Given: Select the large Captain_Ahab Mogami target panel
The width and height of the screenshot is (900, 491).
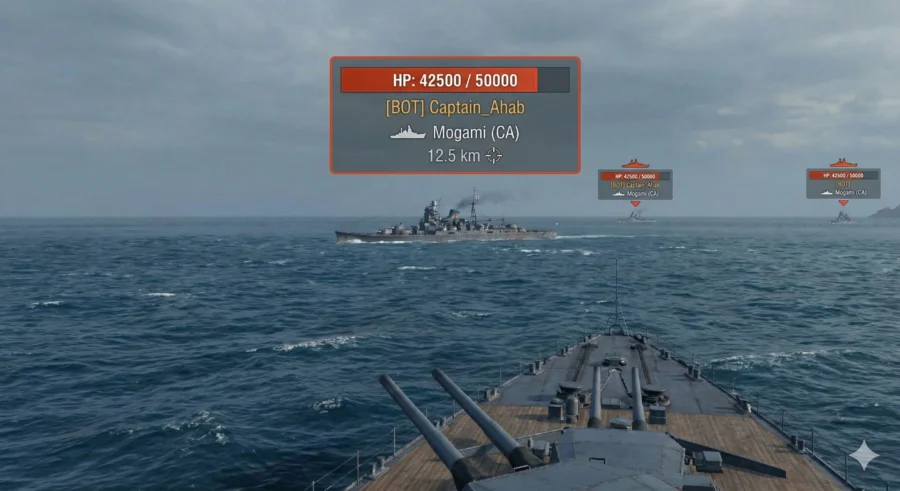Looking at the screenshot, I should click(x=455, y=115).
